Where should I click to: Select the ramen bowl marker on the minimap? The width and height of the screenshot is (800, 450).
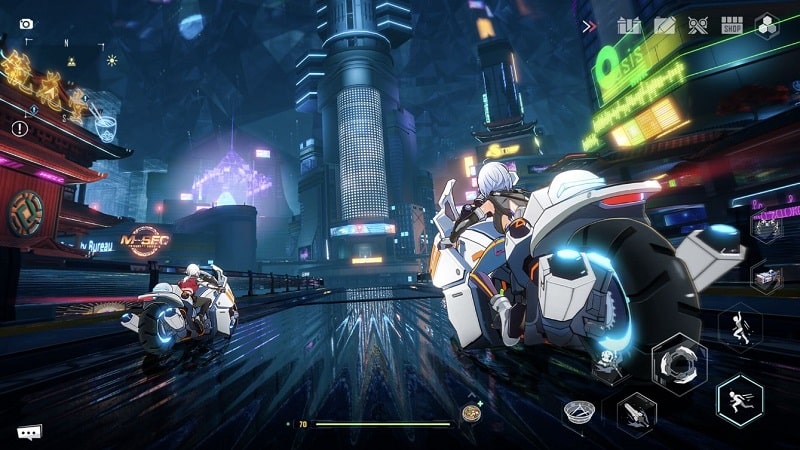click(105, 127)
